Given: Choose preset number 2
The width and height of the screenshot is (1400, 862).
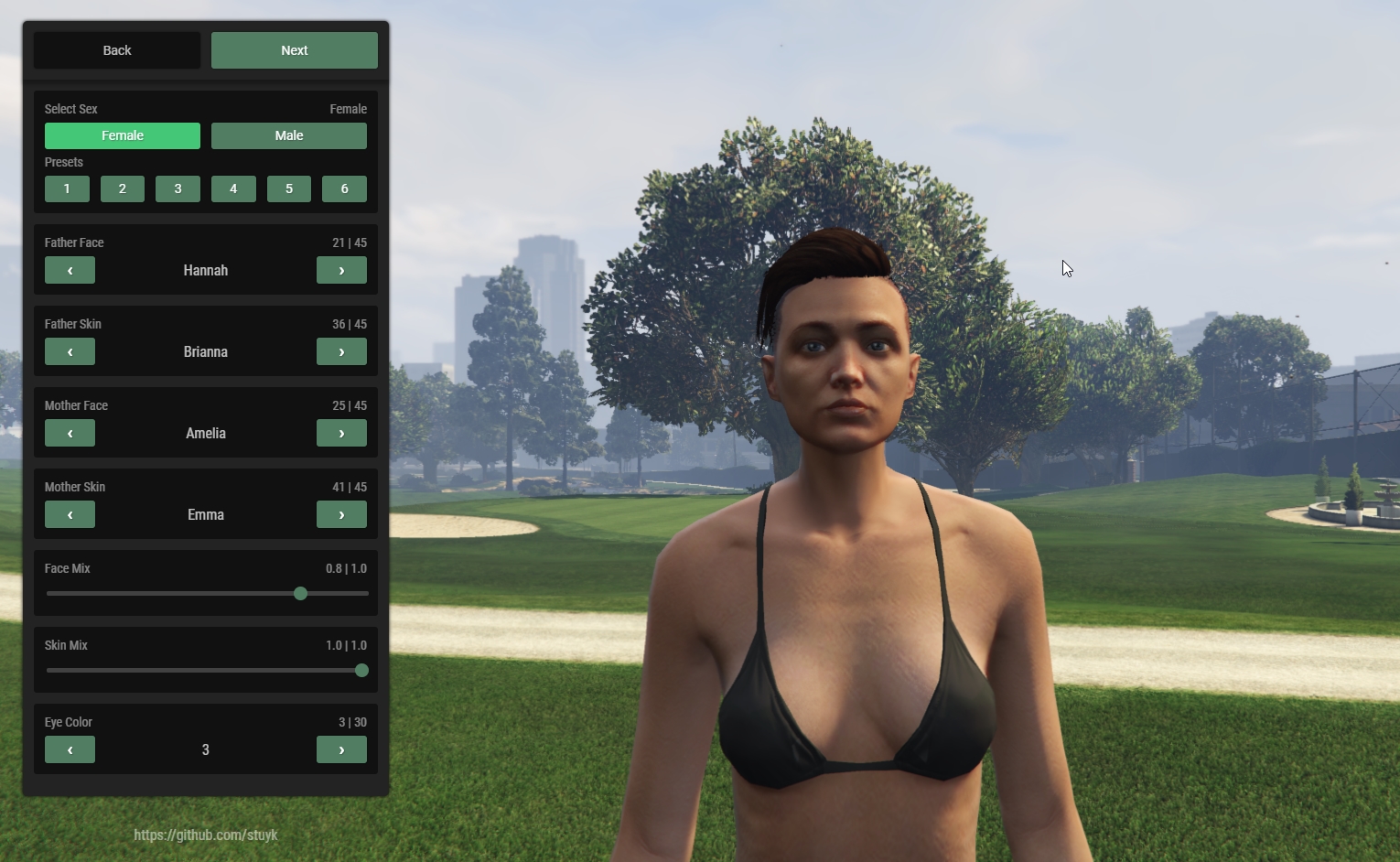Looking at the screenshot, I should [x=123, y=189].
